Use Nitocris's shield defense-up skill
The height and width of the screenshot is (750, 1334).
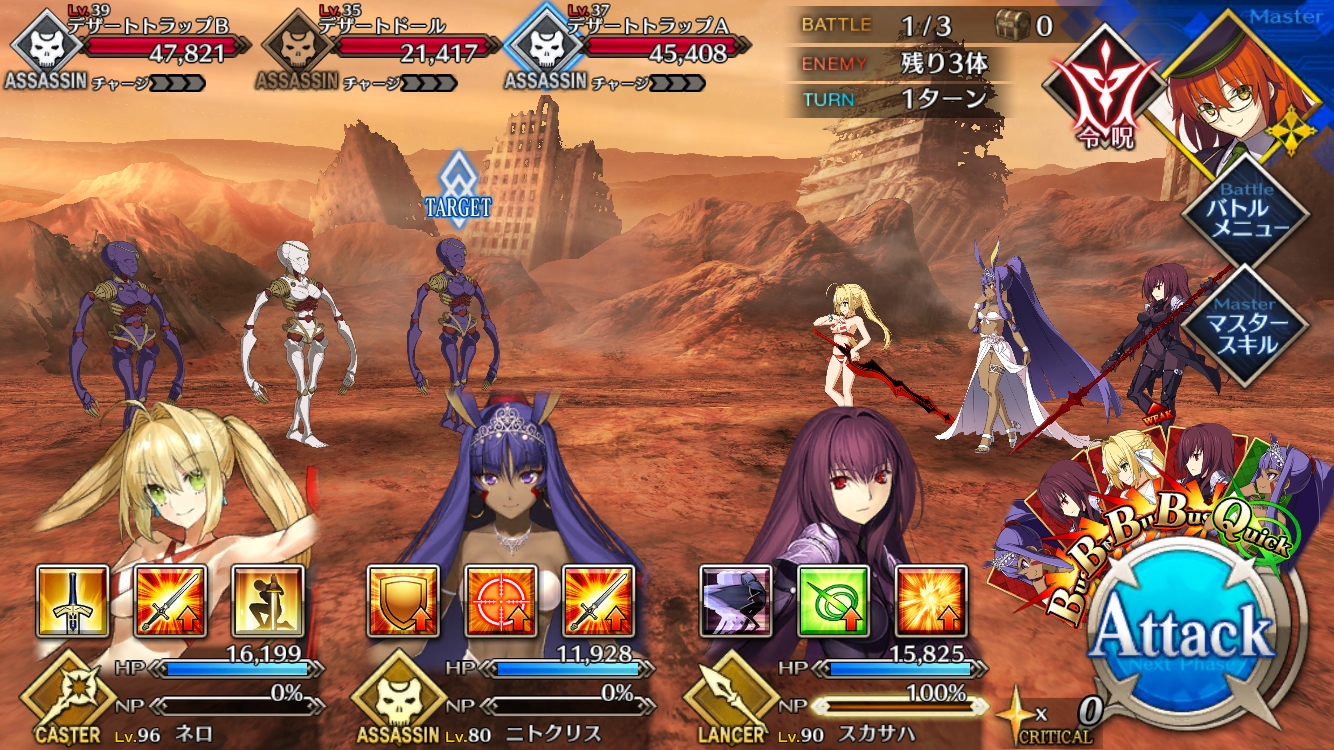point(403,602)
